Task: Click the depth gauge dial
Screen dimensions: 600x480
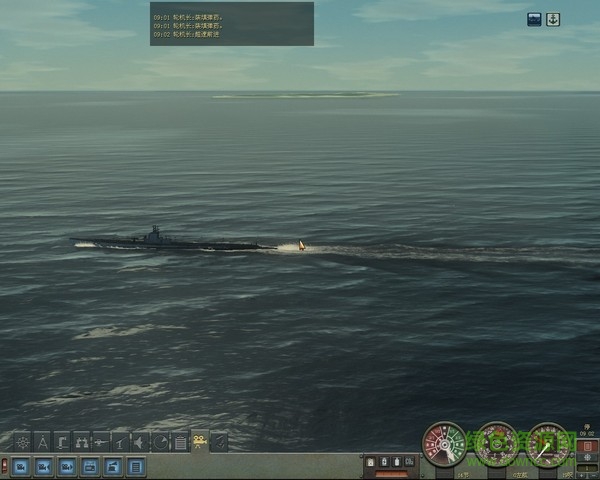Action: coord(547,443)
